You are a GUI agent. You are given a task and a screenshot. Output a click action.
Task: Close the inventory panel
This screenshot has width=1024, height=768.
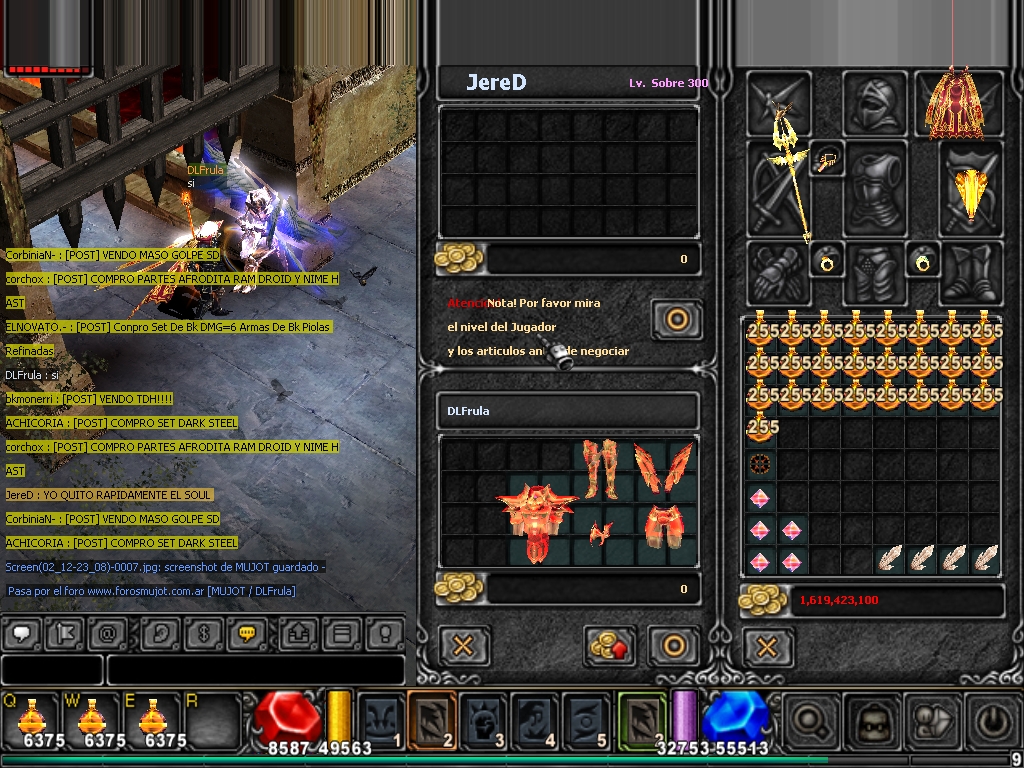coord(767,648)
